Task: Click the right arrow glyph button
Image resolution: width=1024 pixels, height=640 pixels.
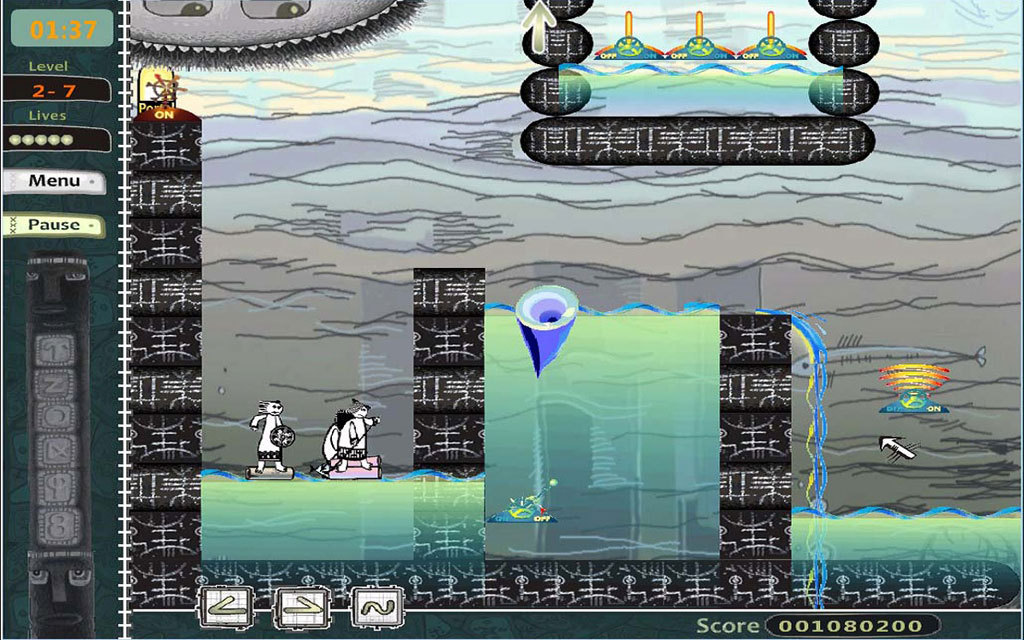Action: click(300, 606)
